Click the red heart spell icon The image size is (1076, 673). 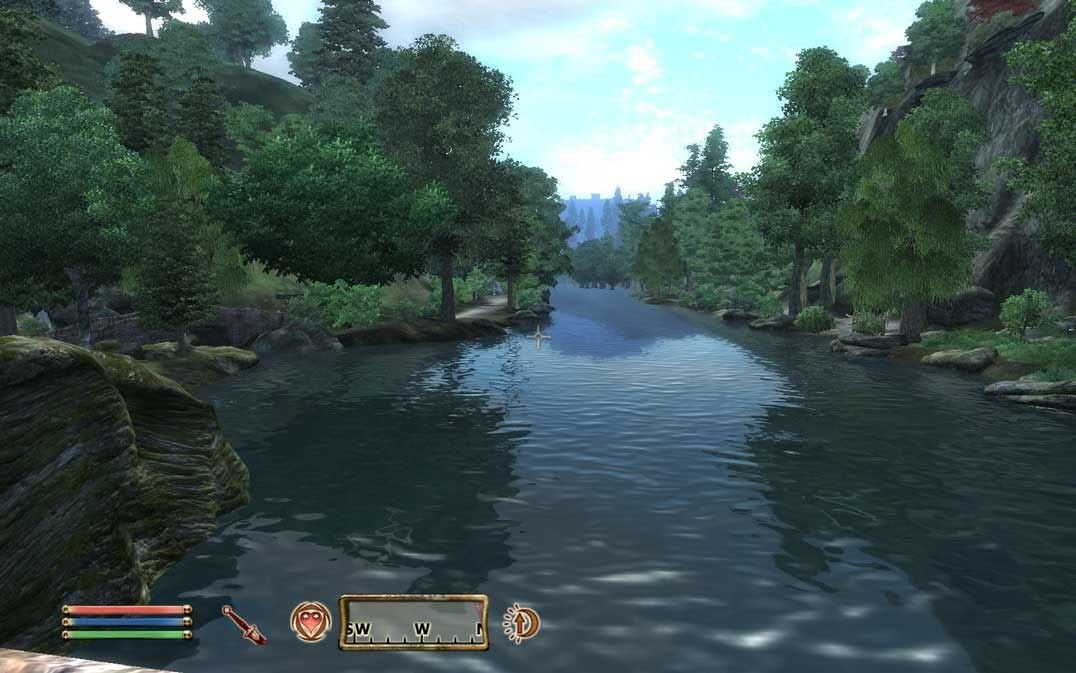[310, 621]
